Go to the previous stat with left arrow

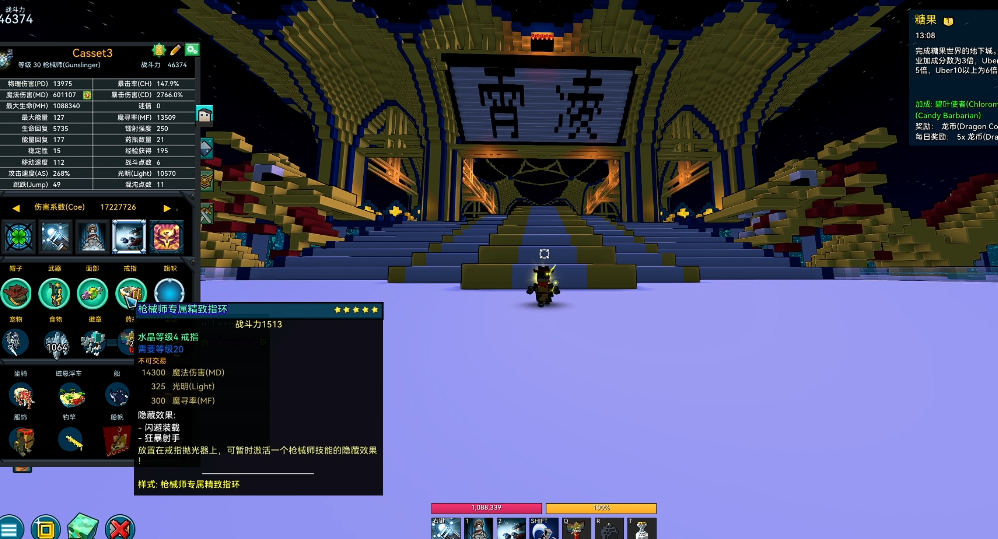pyautogui.click(x=16, y=208)
